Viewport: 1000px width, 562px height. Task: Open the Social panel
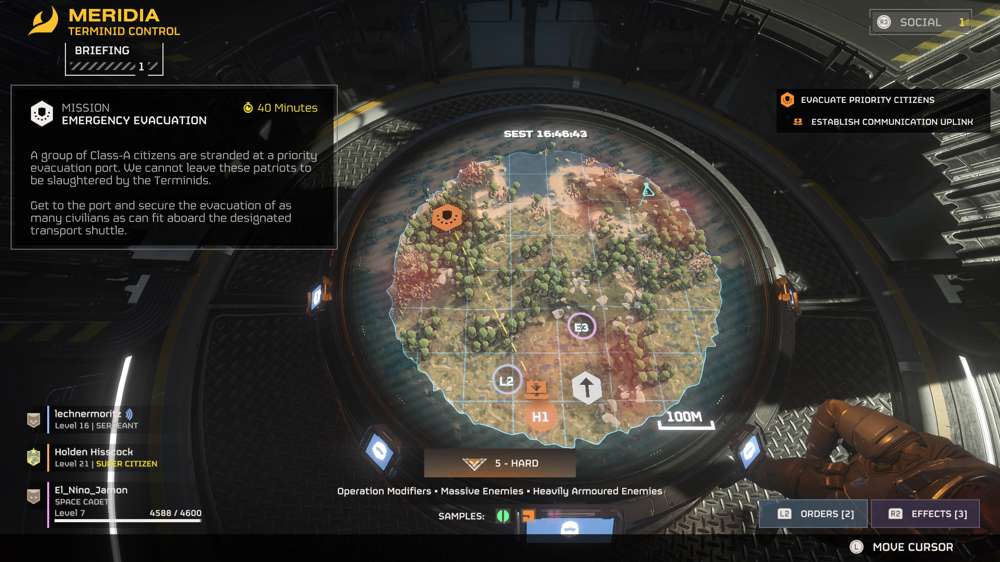920,22
